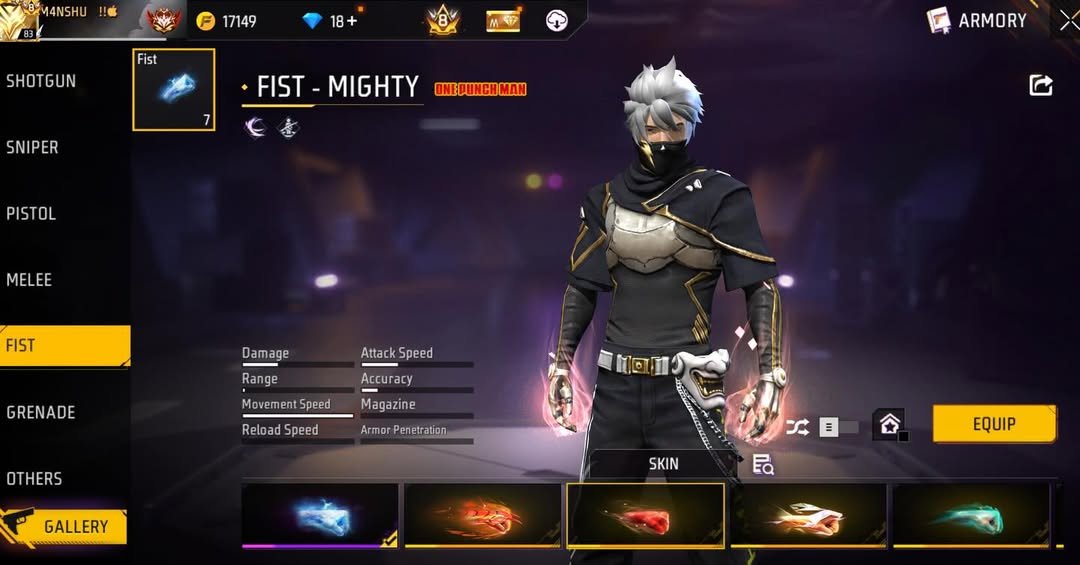Equip the Fist - Mighty skin
This screenshot has width=1080, height=565.
click(x=994, y=424)
